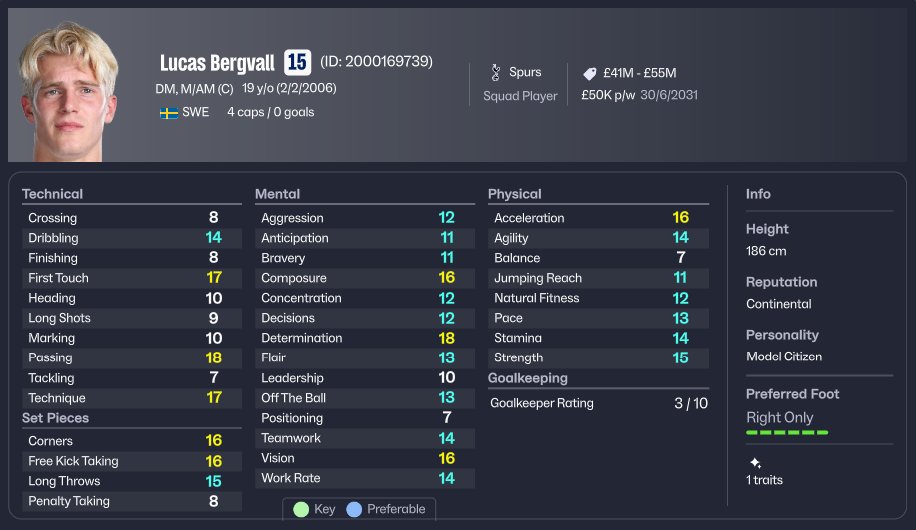Open the Spurs club link
916x530 pixels.
(x=524, y=72)
